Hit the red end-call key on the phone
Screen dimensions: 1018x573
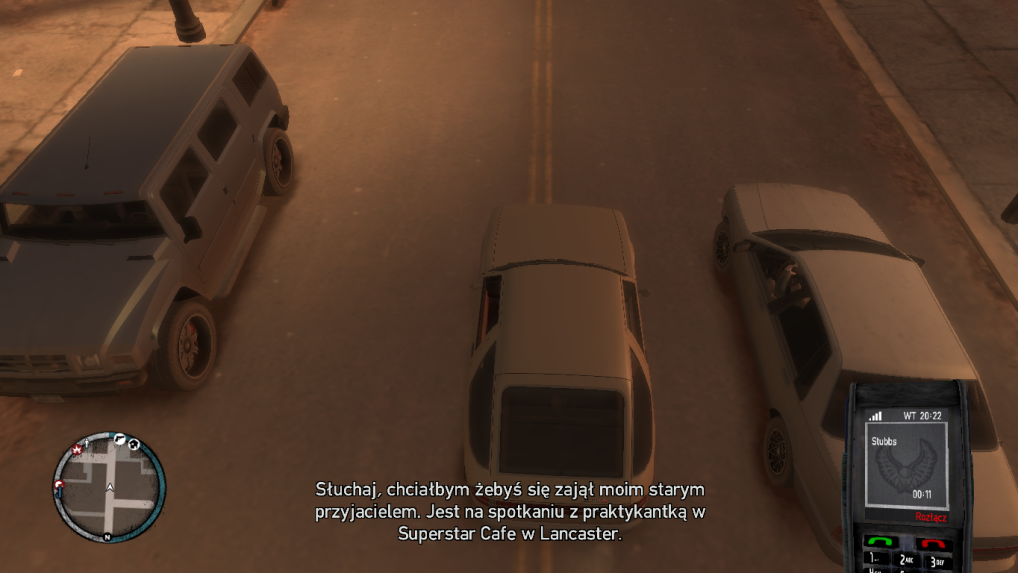[933, 543]
